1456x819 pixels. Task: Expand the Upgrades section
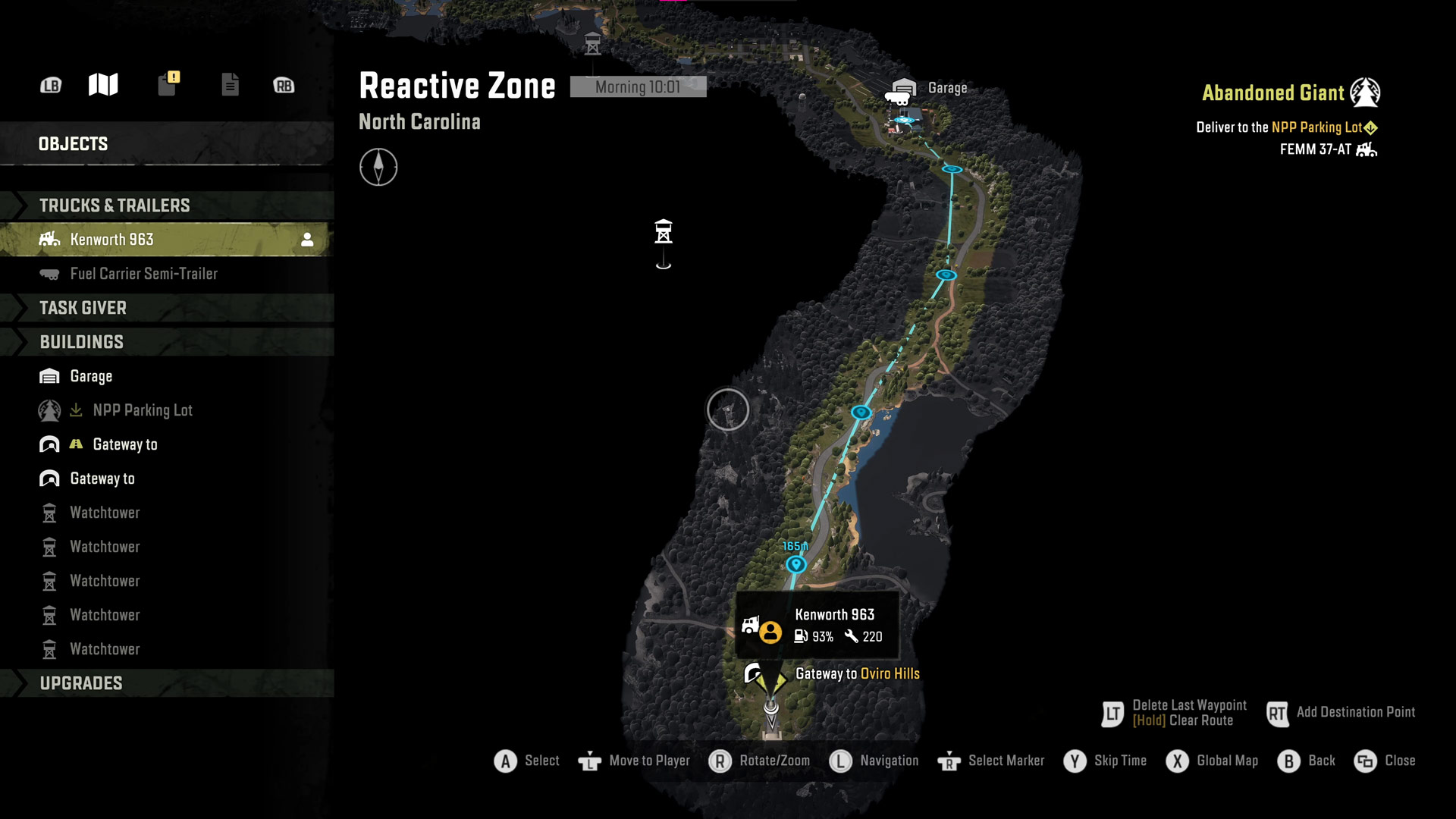click(x=81, y=683)
